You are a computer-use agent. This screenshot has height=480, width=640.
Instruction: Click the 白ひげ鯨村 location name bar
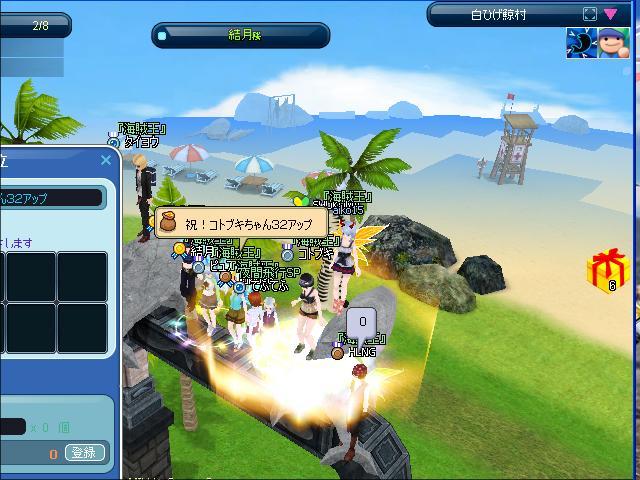500,15
